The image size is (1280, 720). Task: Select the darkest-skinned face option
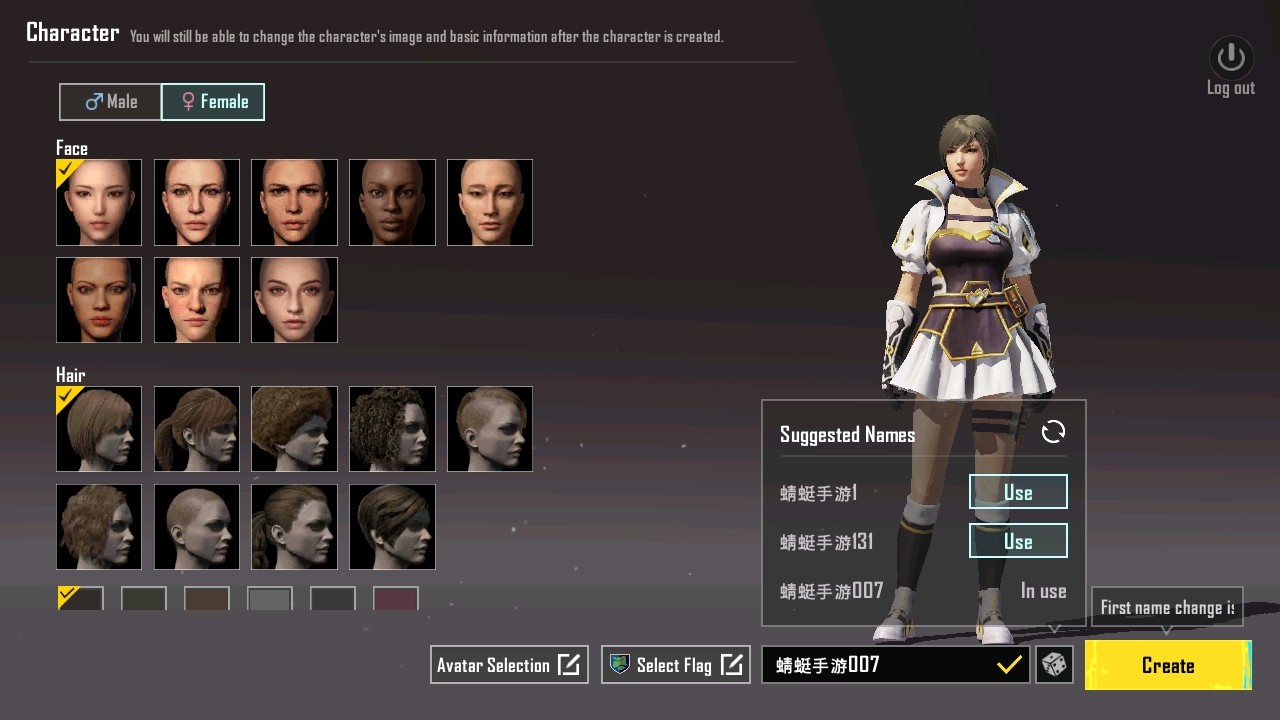[392, 202]
